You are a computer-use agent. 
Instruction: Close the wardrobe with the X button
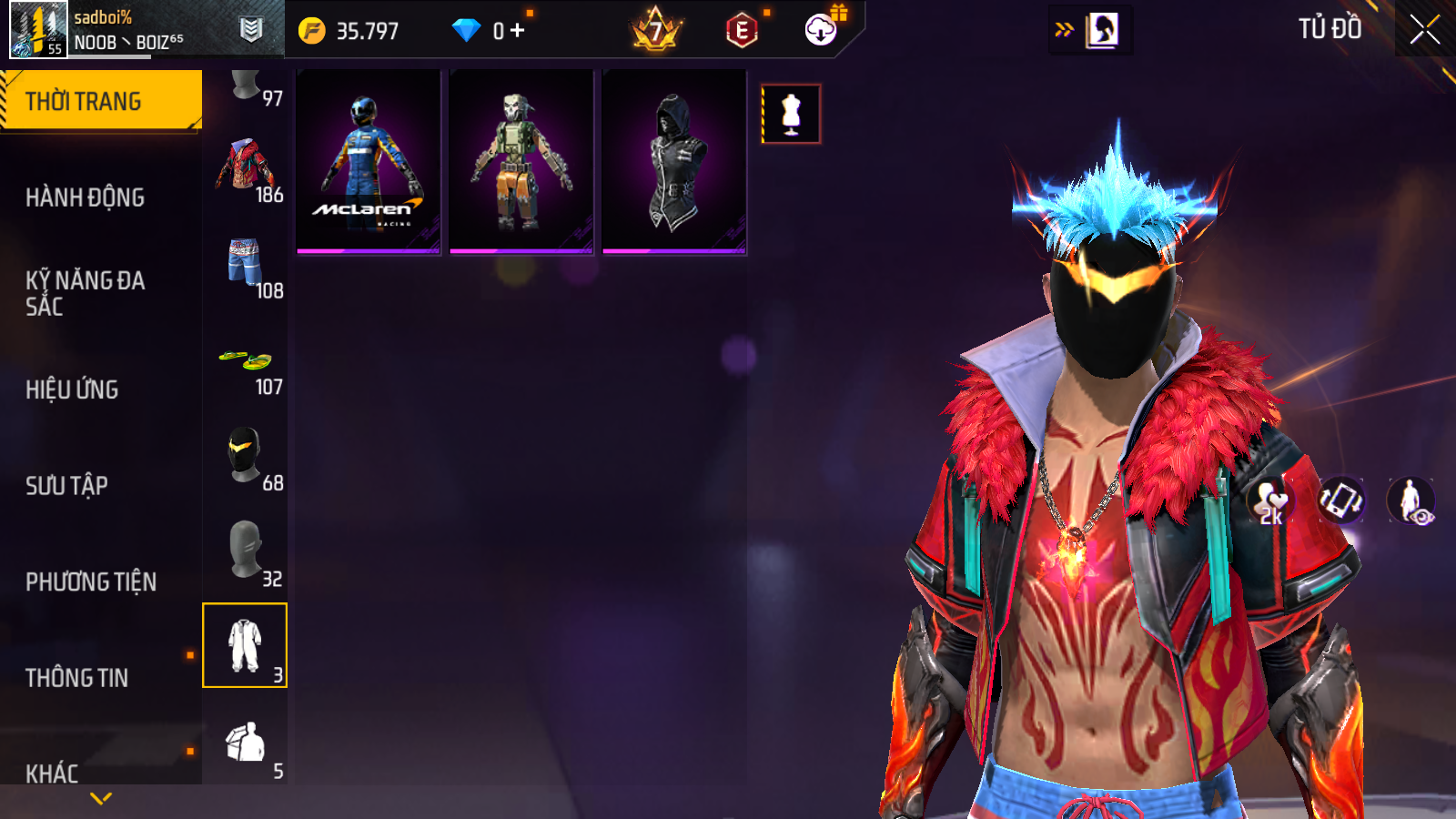[1424, 30]
